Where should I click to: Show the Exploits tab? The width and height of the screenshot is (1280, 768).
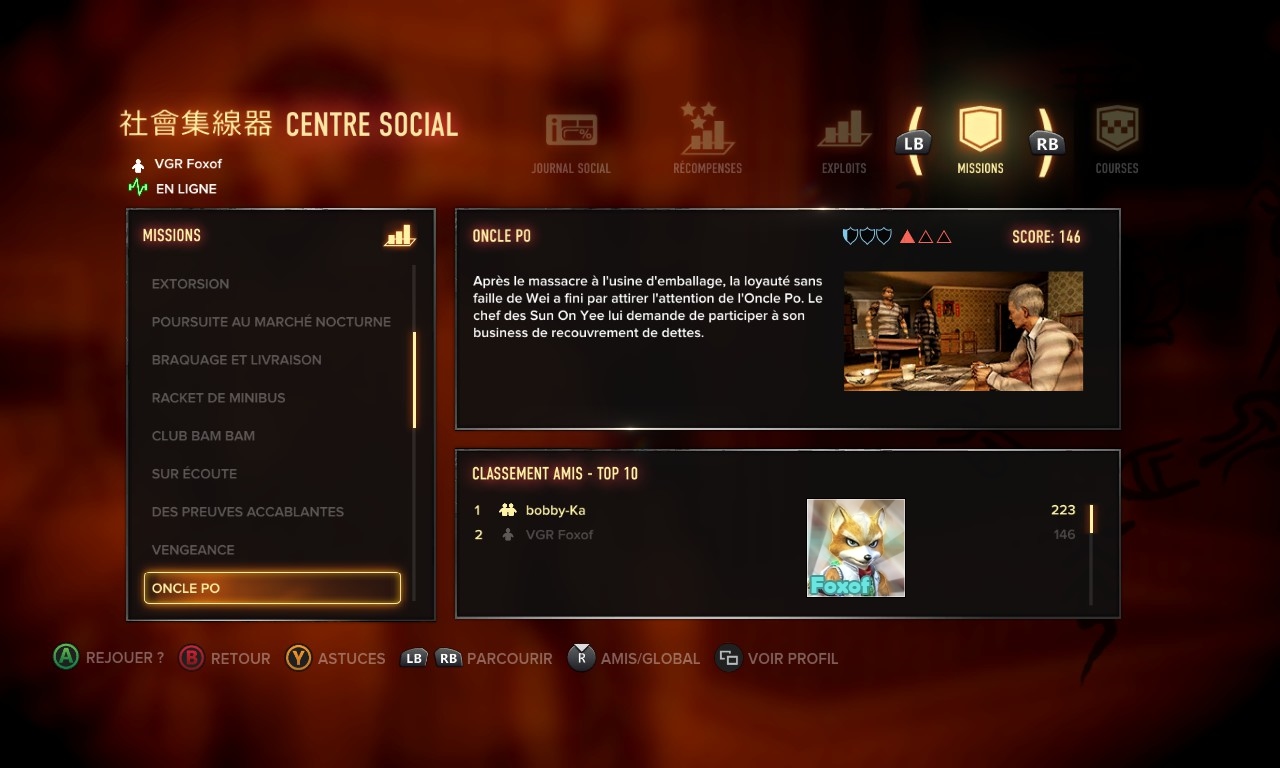(844, 142)
